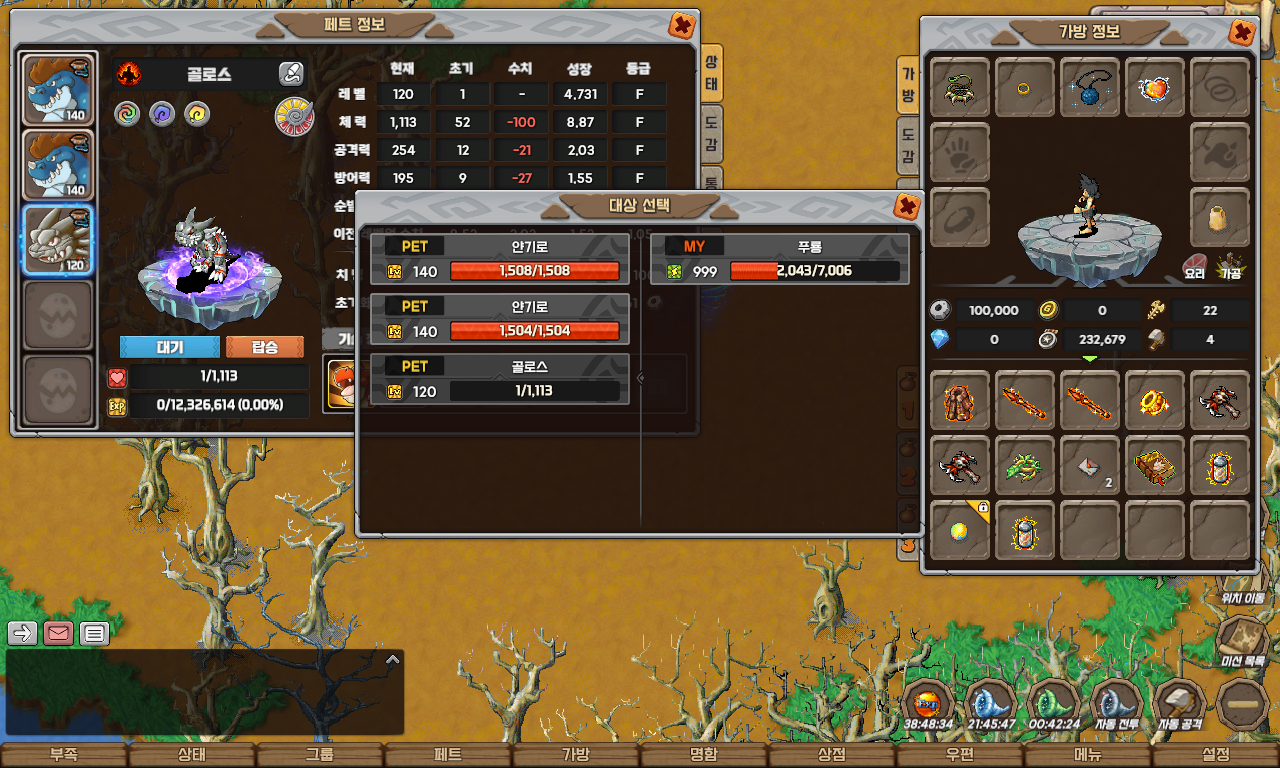1280x768 pixels.
Task: Toggle the 자동 공격 auto attack icon
Action: 1180,704
